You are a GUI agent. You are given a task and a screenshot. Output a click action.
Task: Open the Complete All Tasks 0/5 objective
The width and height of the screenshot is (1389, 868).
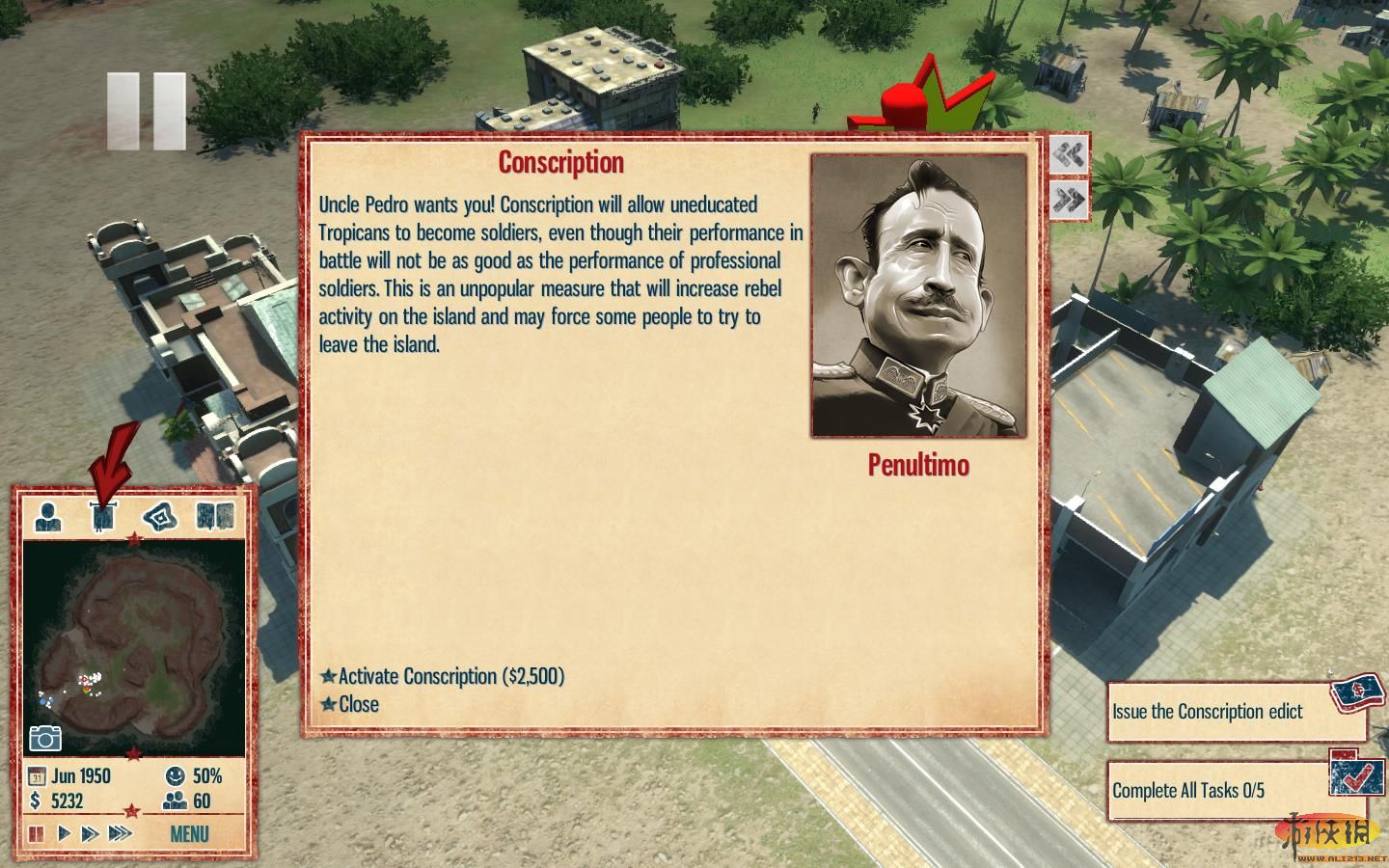(1188, 791)
